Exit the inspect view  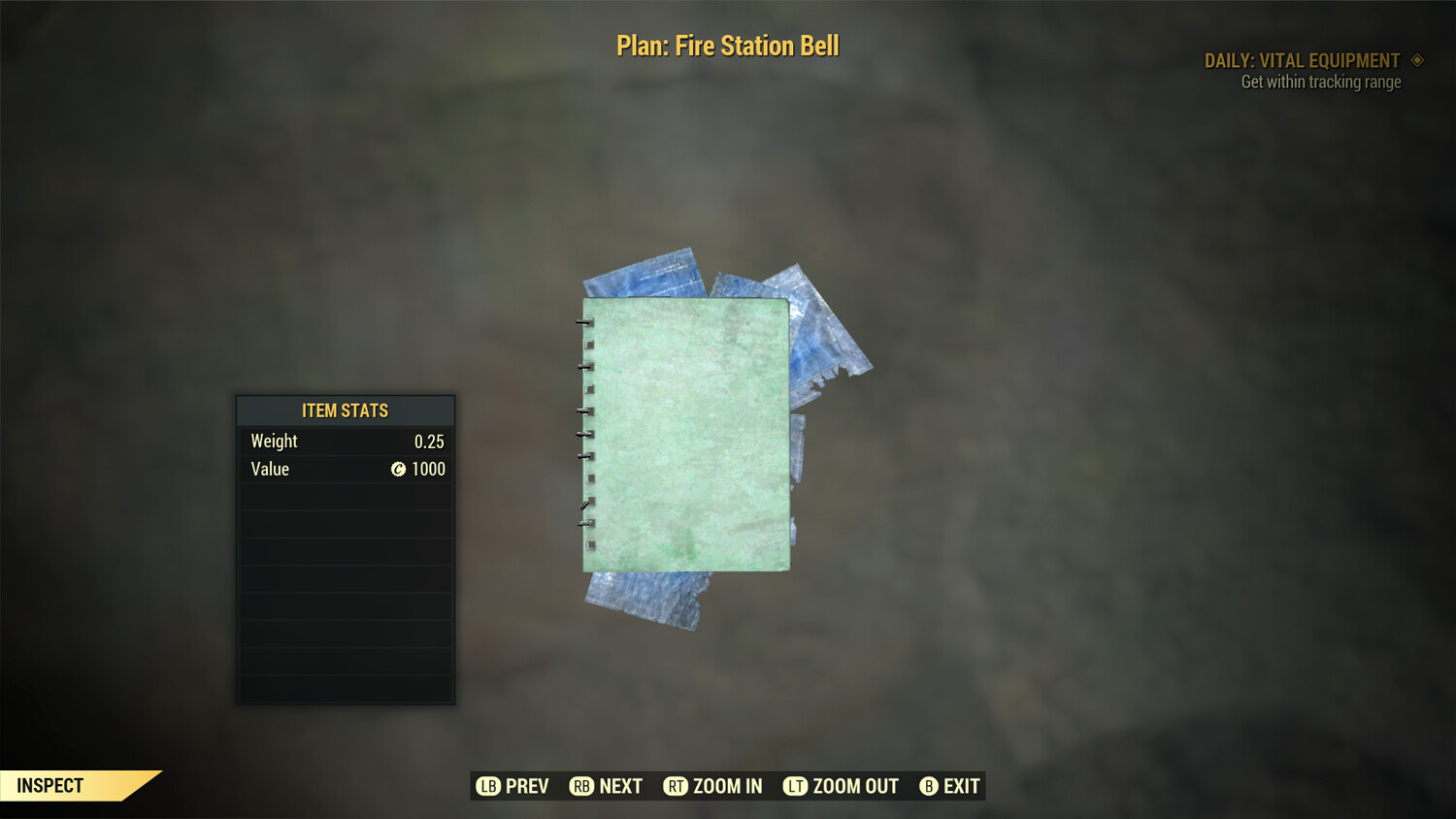pyautogui.click(x=950, y=786)
